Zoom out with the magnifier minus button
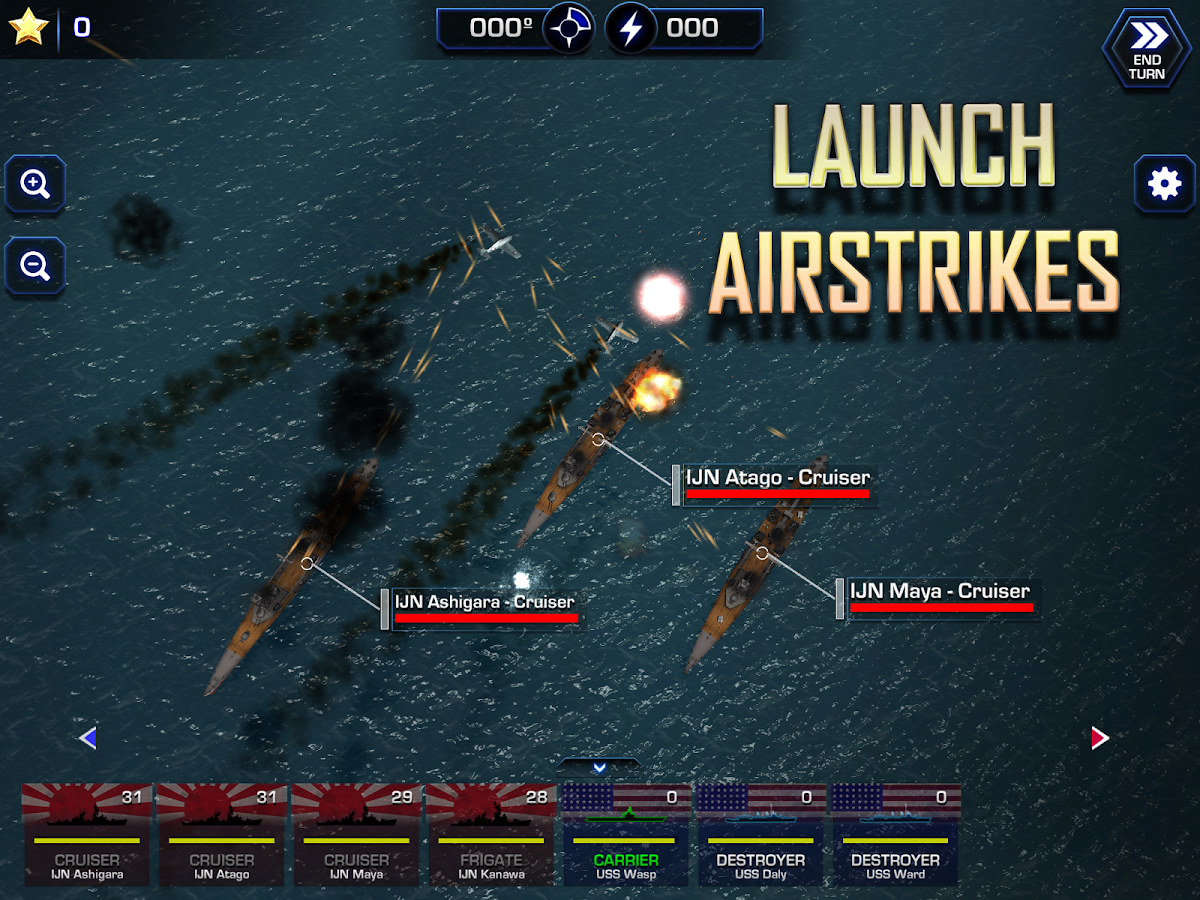Screen dimensions: 1200x900 [x=35, y=265]
